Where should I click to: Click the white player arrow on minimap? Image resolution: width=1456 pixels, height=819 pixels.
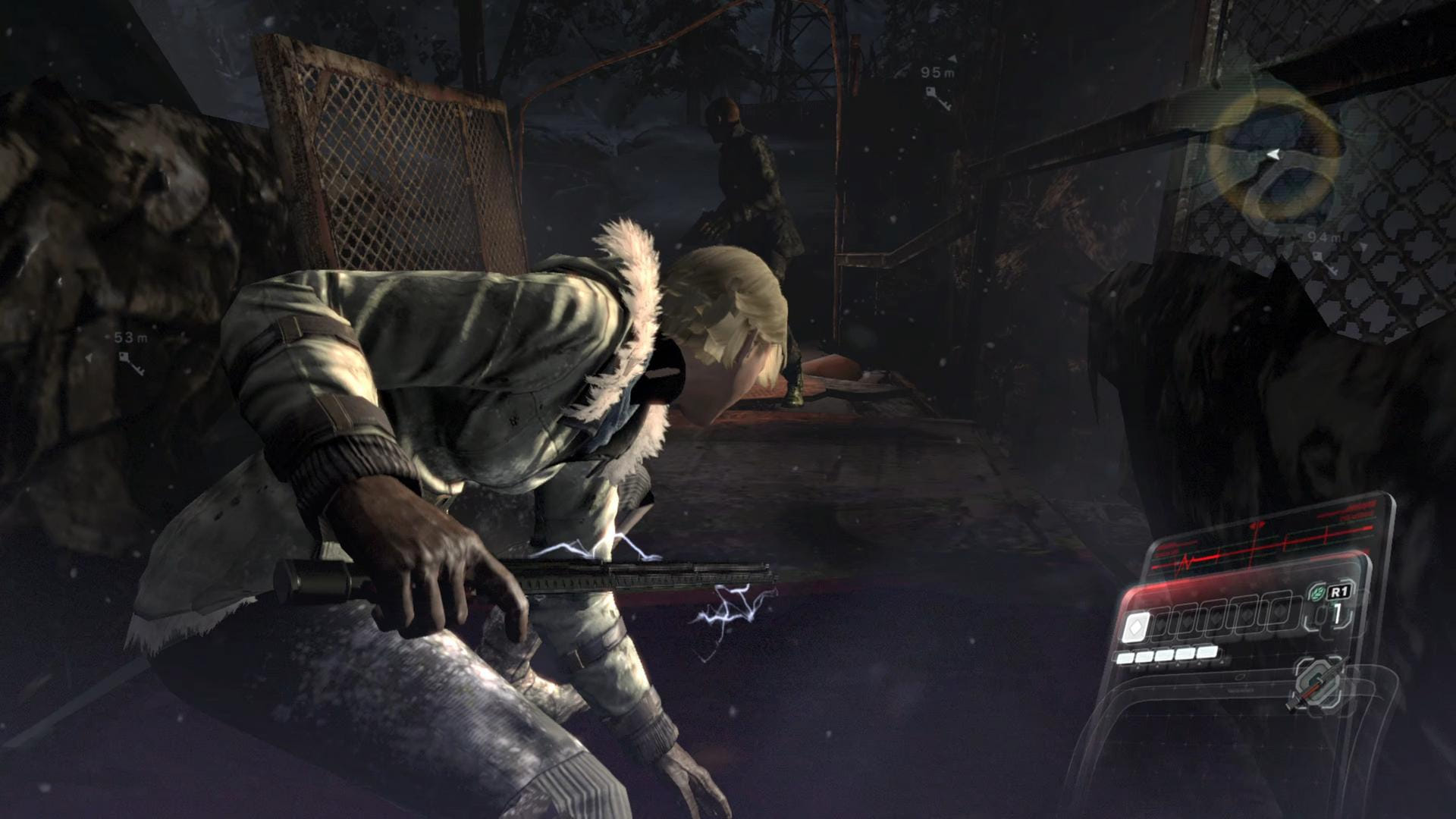[1271, 154]
